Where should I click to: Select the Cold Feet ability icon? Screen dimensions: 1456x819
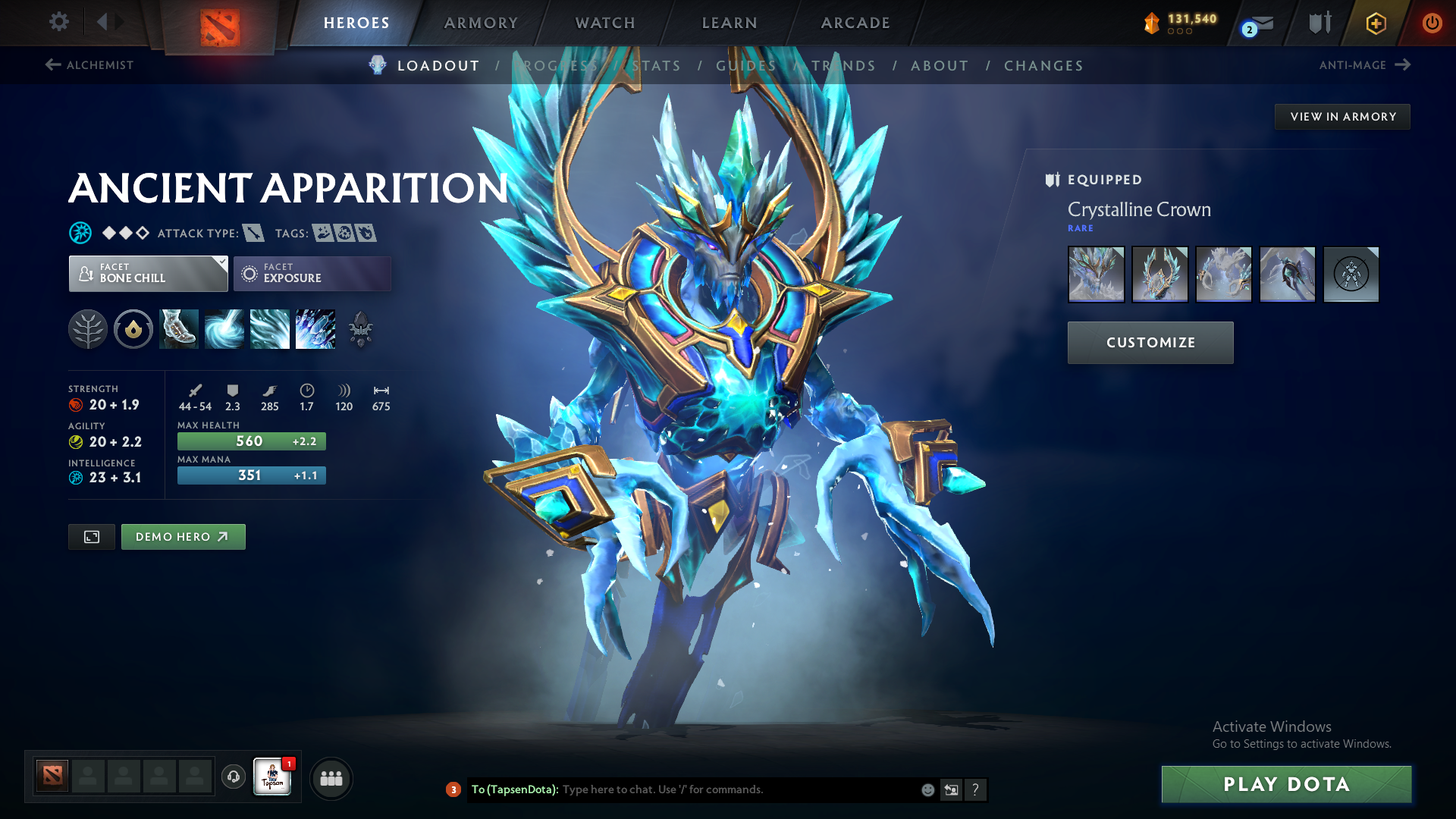point(178,329)
